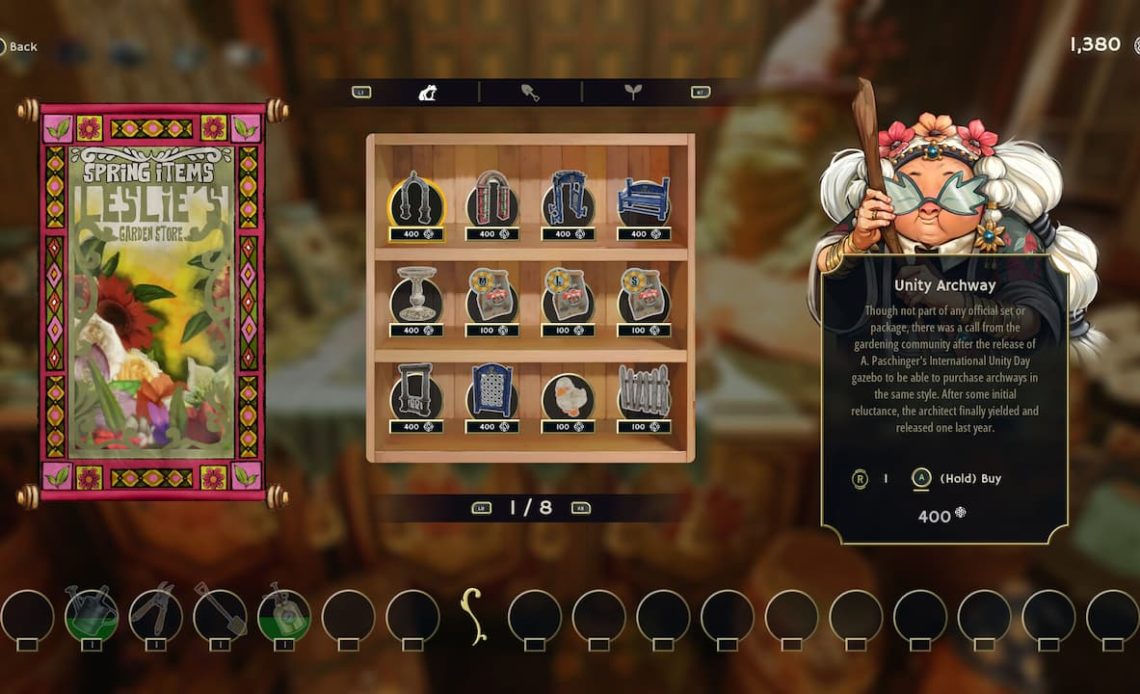
Task: Select the shovel hotbar slot
Action: (x=220, y=614)
